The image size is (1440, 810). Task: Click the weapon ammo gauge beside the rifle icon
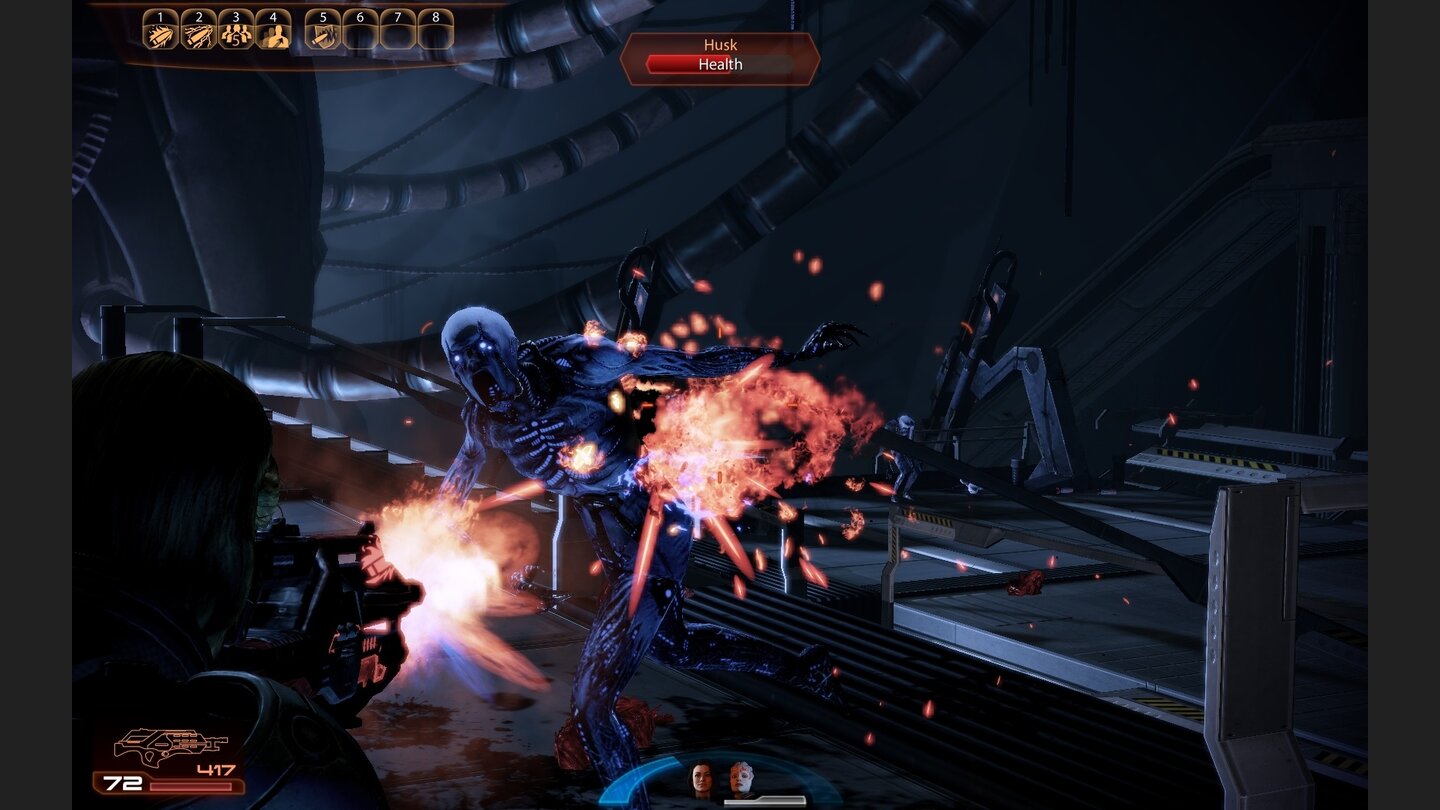click(x=190, y=785)
